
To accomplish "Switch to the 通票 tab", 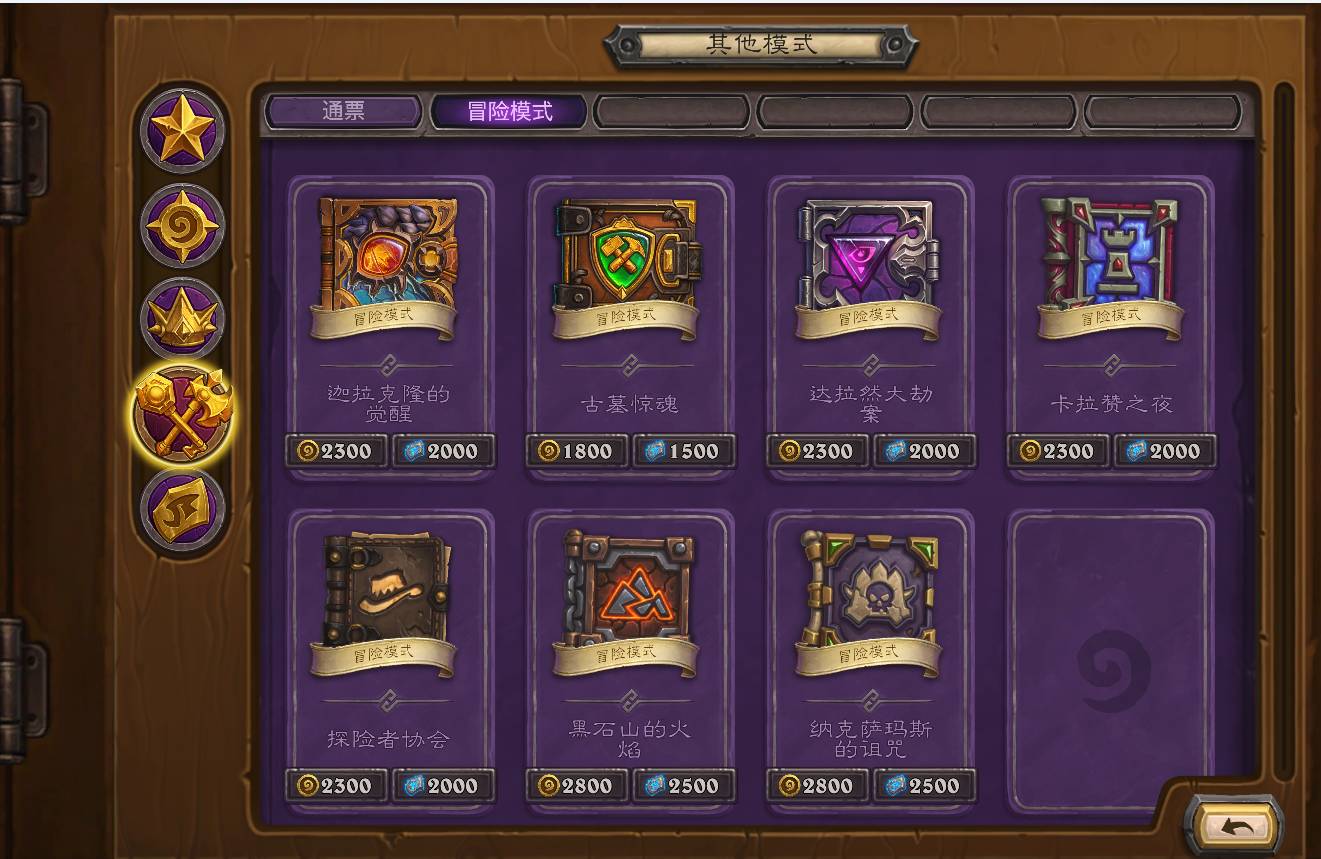I will (x=342, y=112).
